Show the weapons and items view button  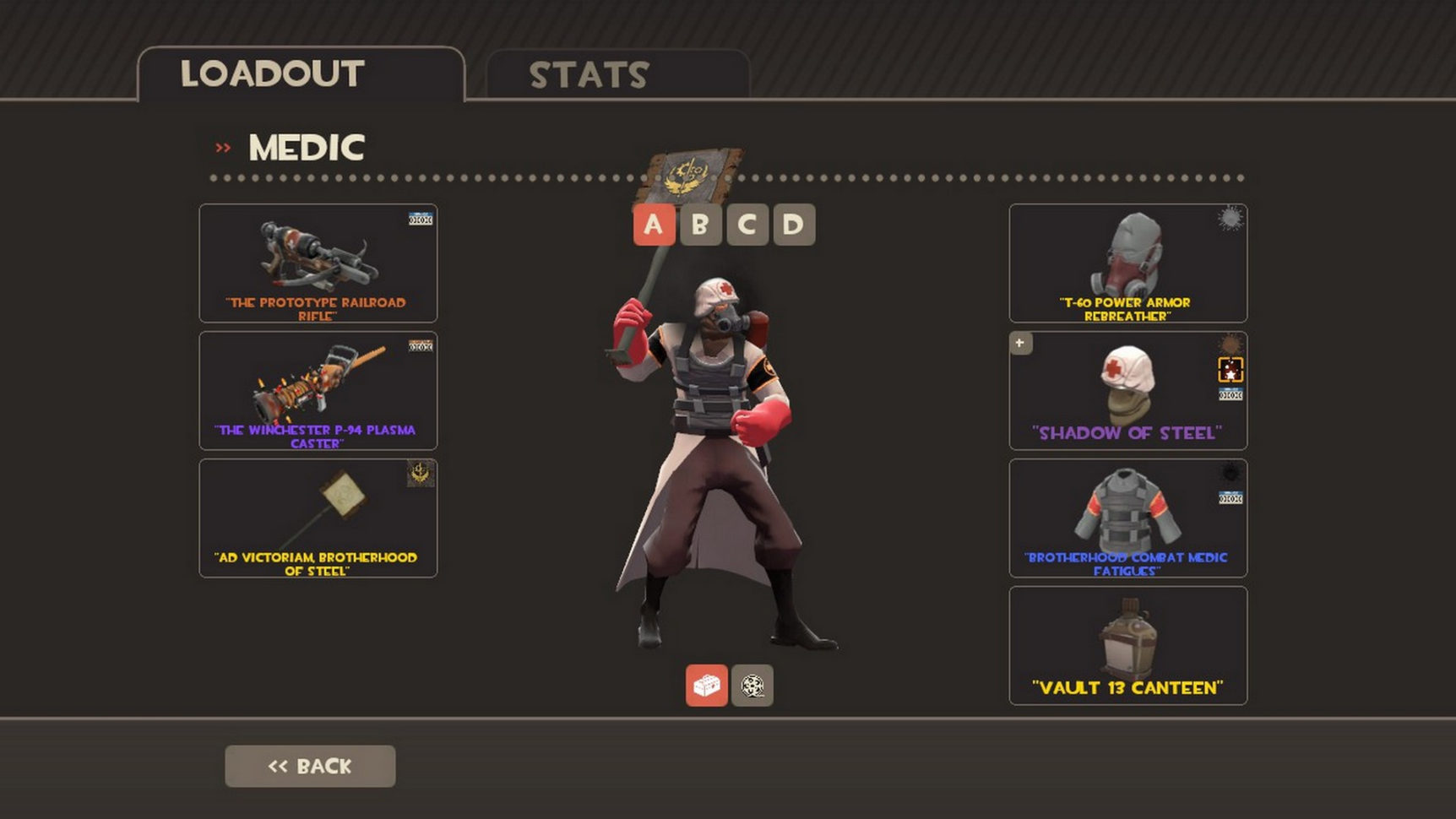point(706,686)
